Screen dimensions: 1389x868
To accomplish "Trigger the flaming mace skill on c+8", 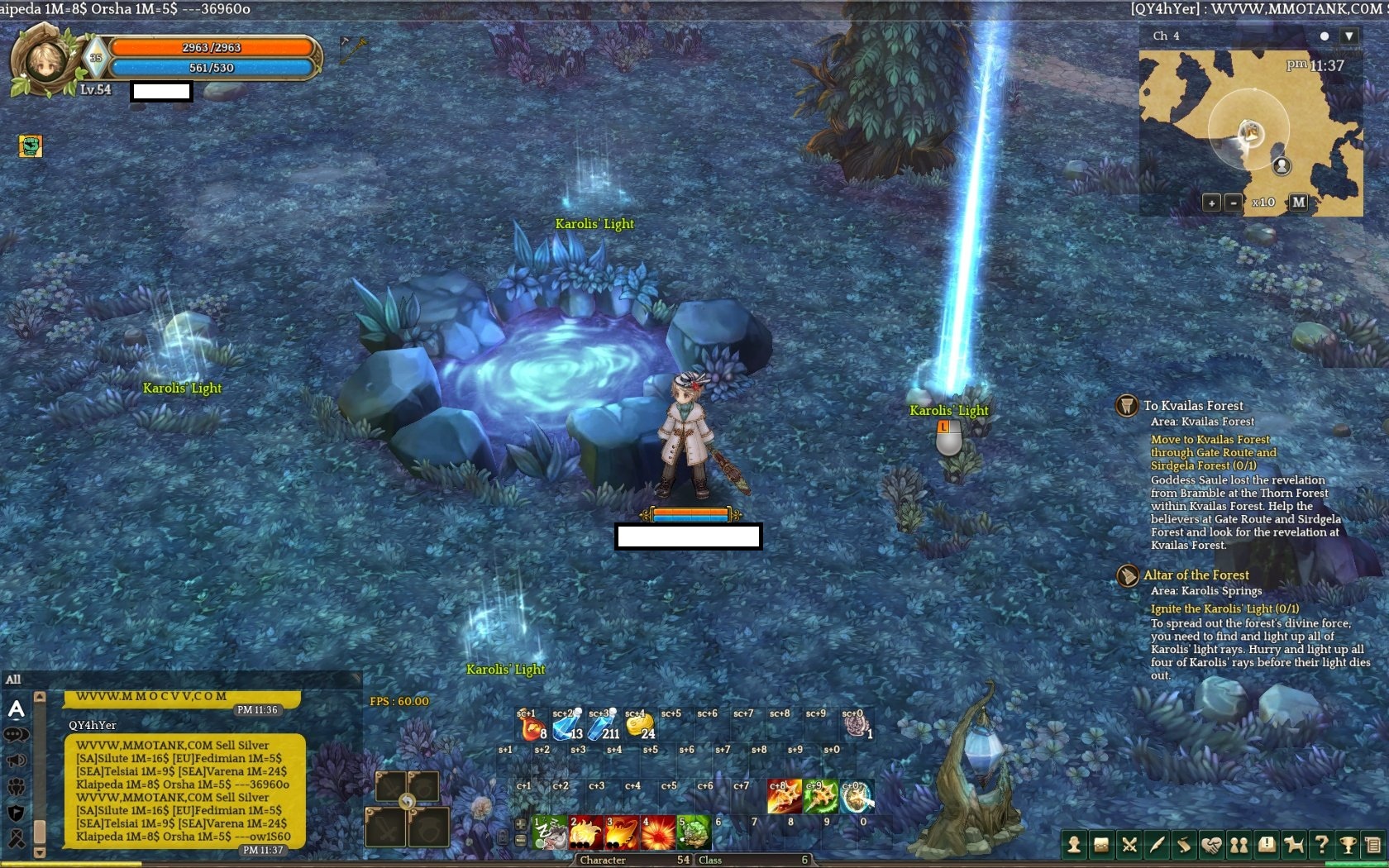I will (784, 797).
